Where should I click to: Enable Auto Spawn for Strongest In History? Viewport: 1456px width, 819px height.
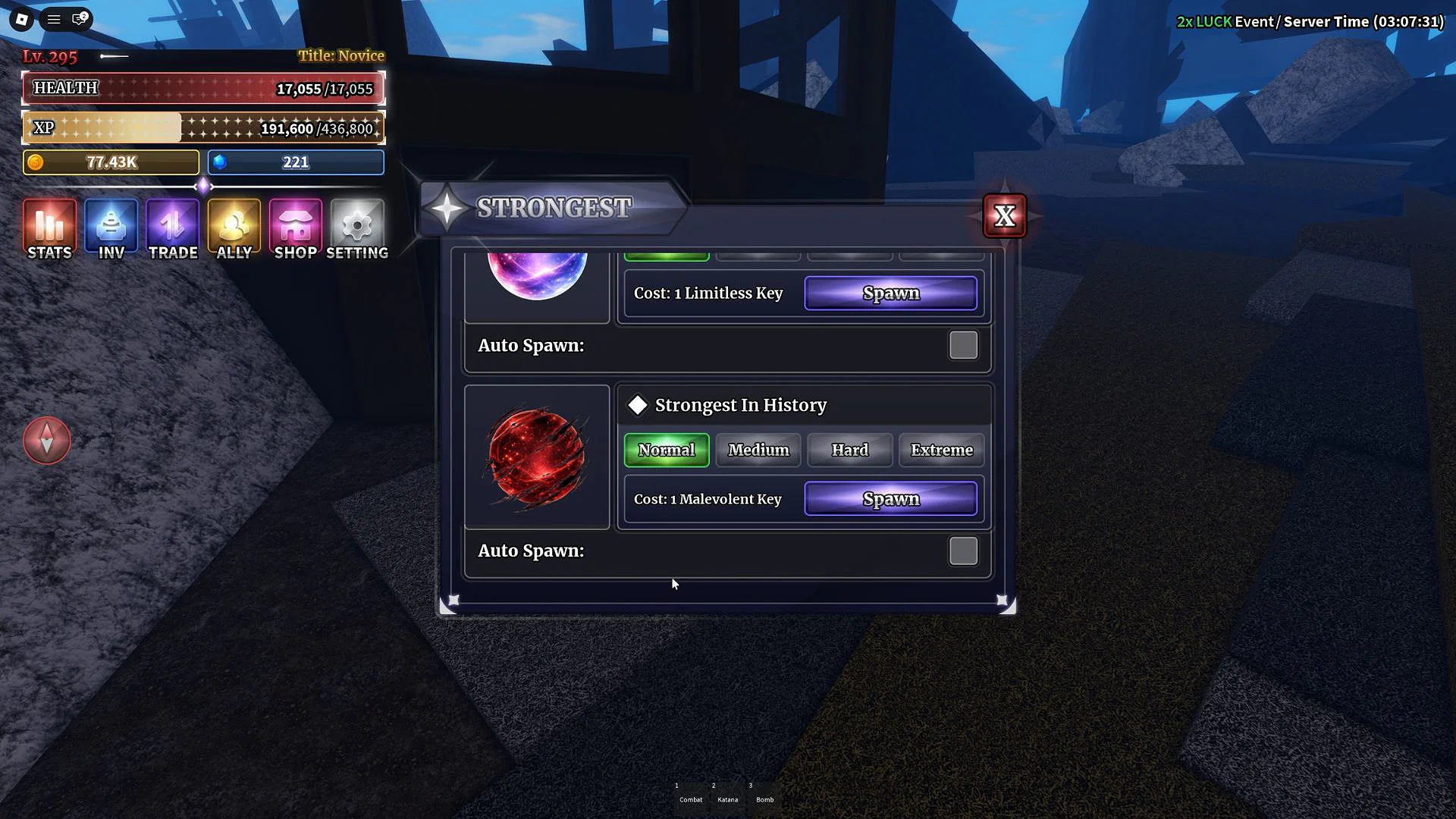point(963,551)
